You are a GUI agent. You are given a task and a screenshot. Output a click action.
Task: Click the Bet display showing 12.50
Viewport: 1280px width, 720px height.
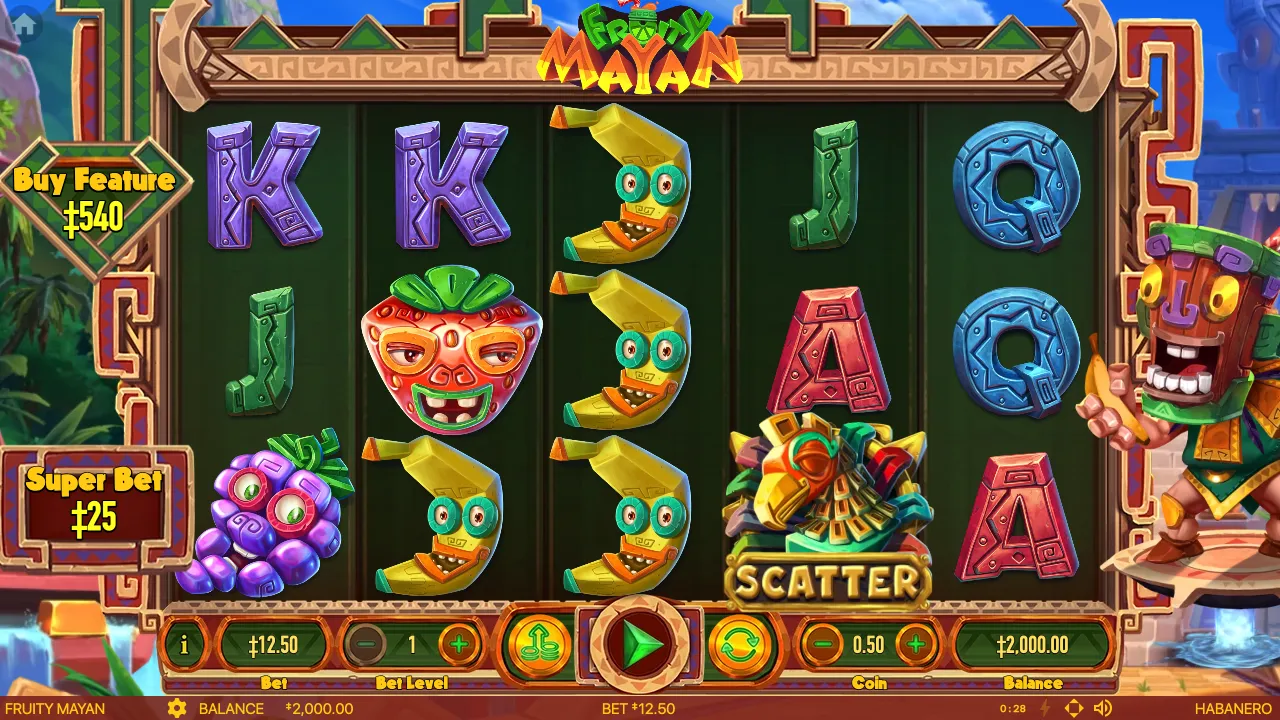point(272,644)
